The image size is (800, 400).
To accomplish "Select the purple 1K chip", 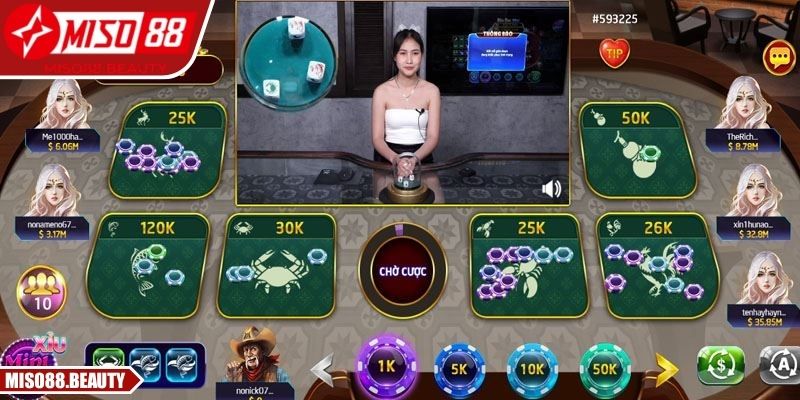I will 387,366.
